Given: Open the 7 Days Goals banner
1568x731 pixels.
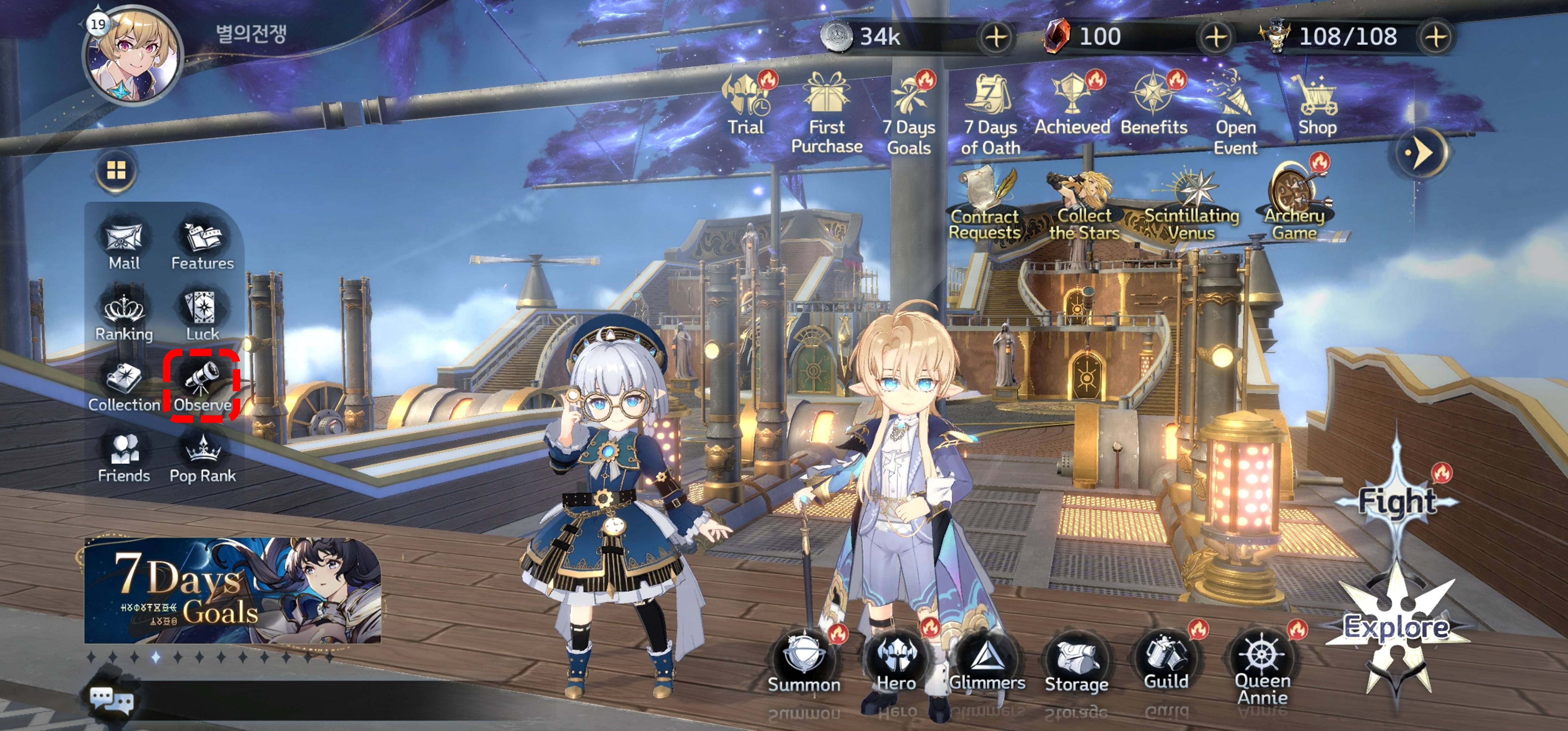Looking at the screenshot, I should coord(232,591).
